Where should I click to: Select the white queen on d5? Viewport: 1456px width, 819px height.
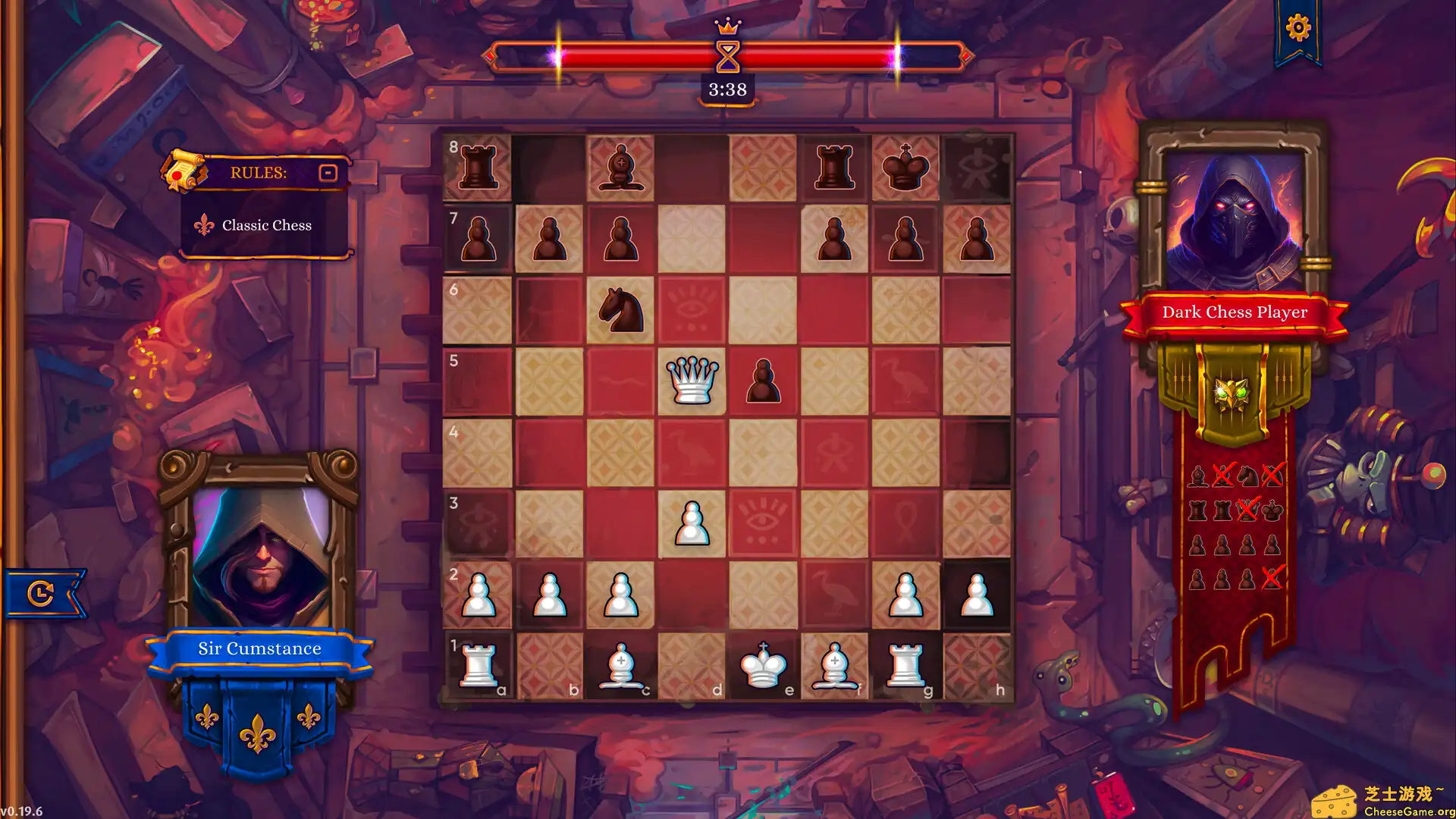692,381
